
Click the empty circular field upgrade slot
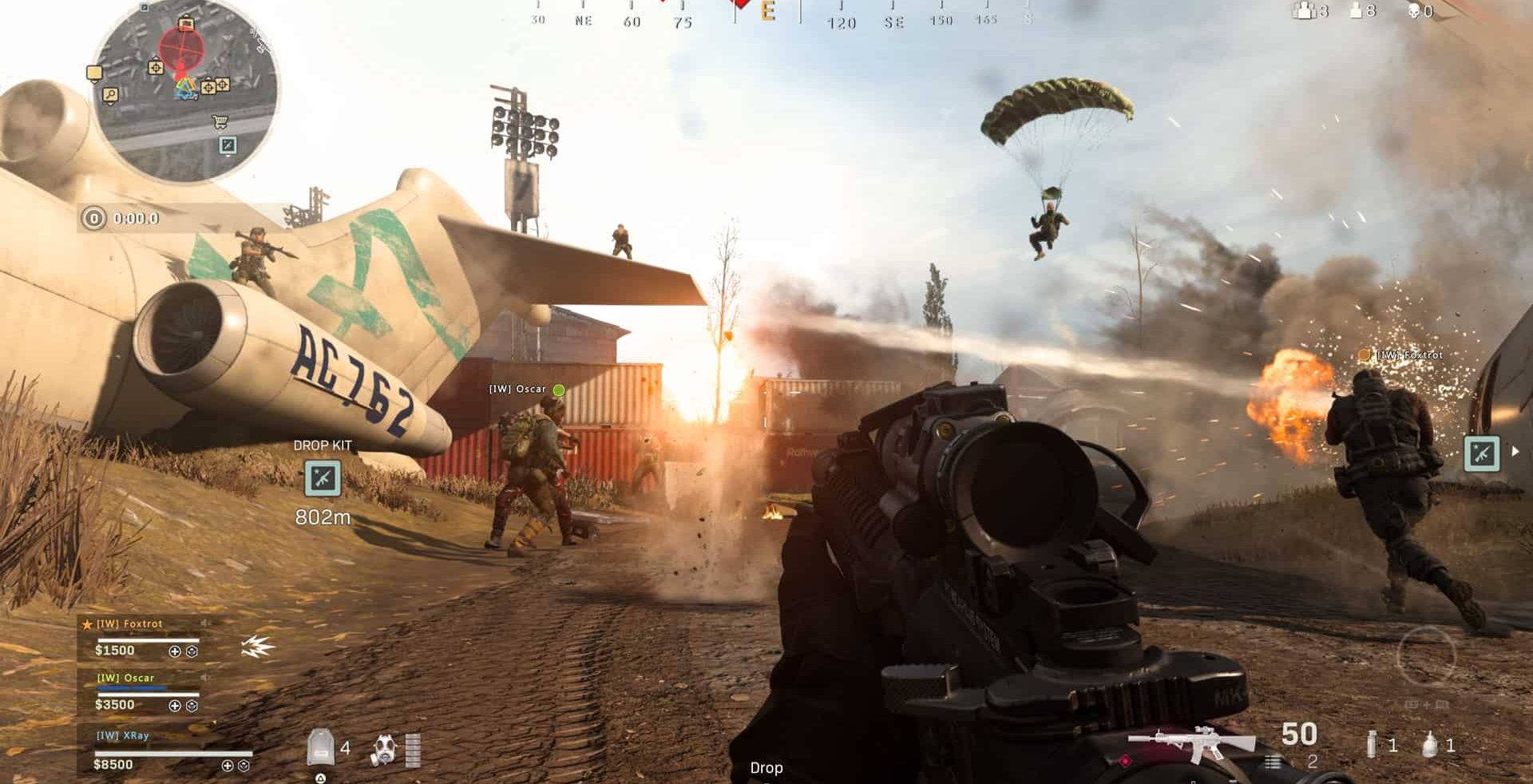tap(1426, 656)
